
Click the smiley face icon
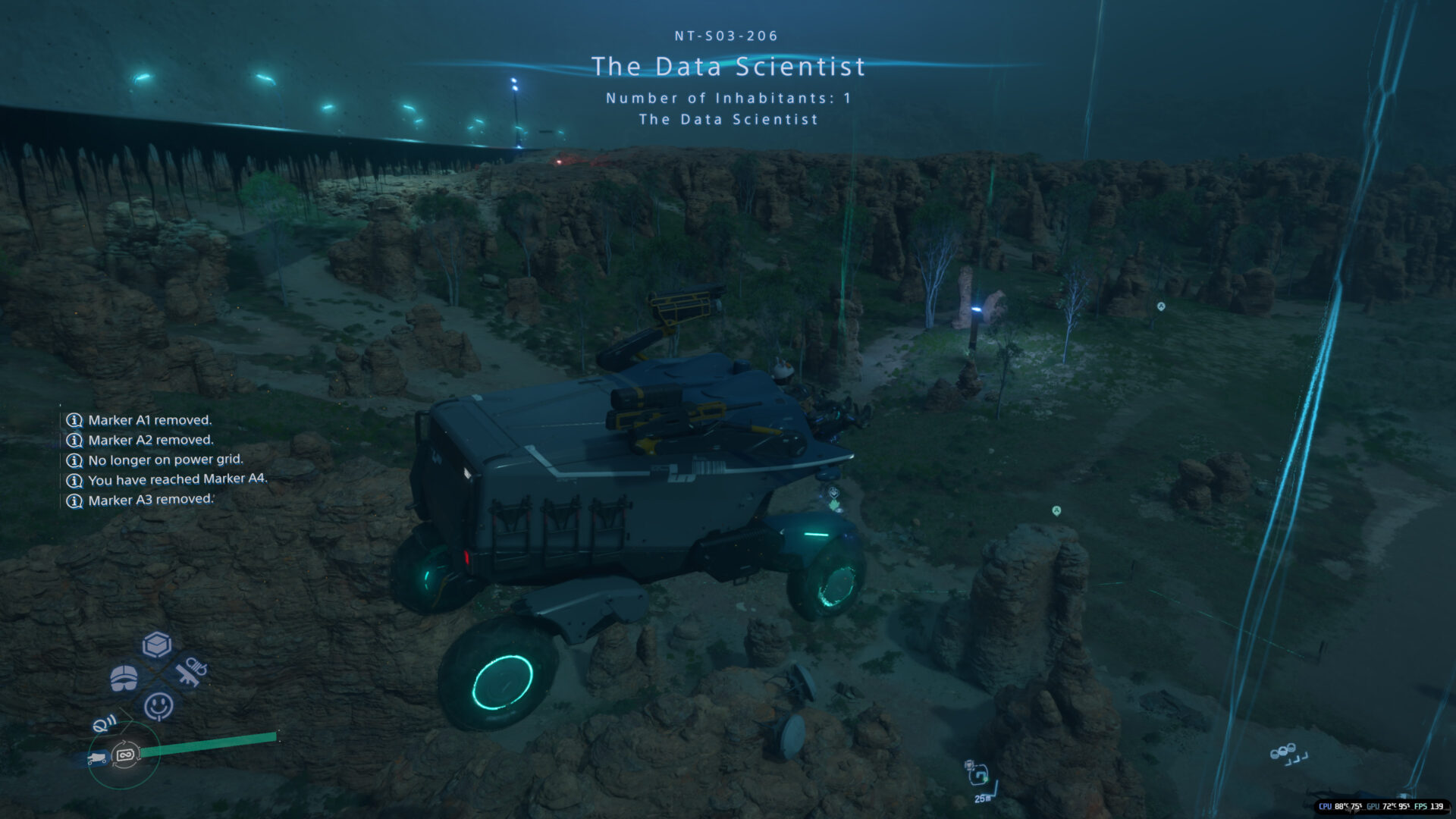(x=158, y=706)
